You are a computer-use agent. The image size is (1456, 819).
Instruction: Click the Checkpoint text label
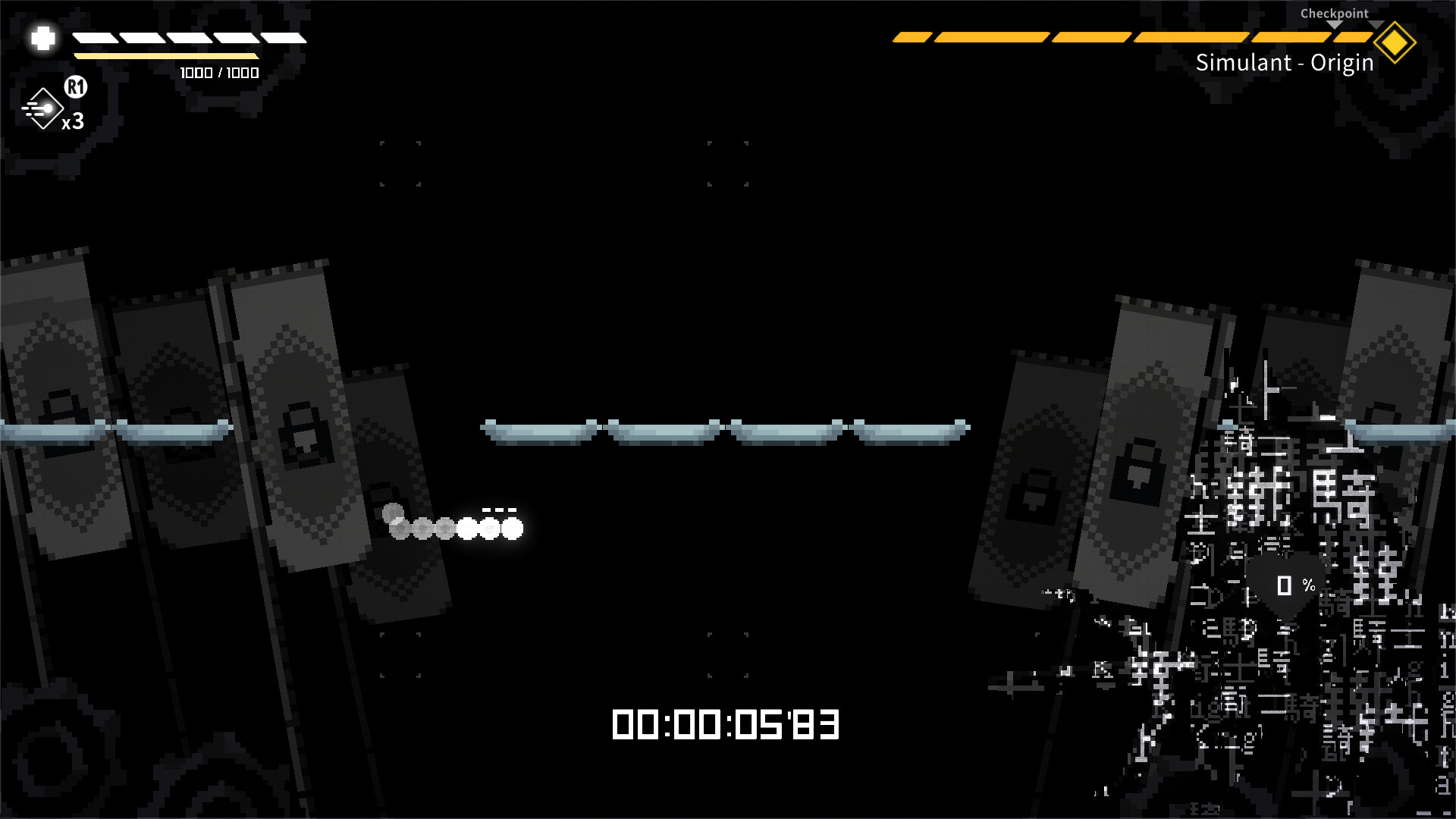tap(1333, 13)
